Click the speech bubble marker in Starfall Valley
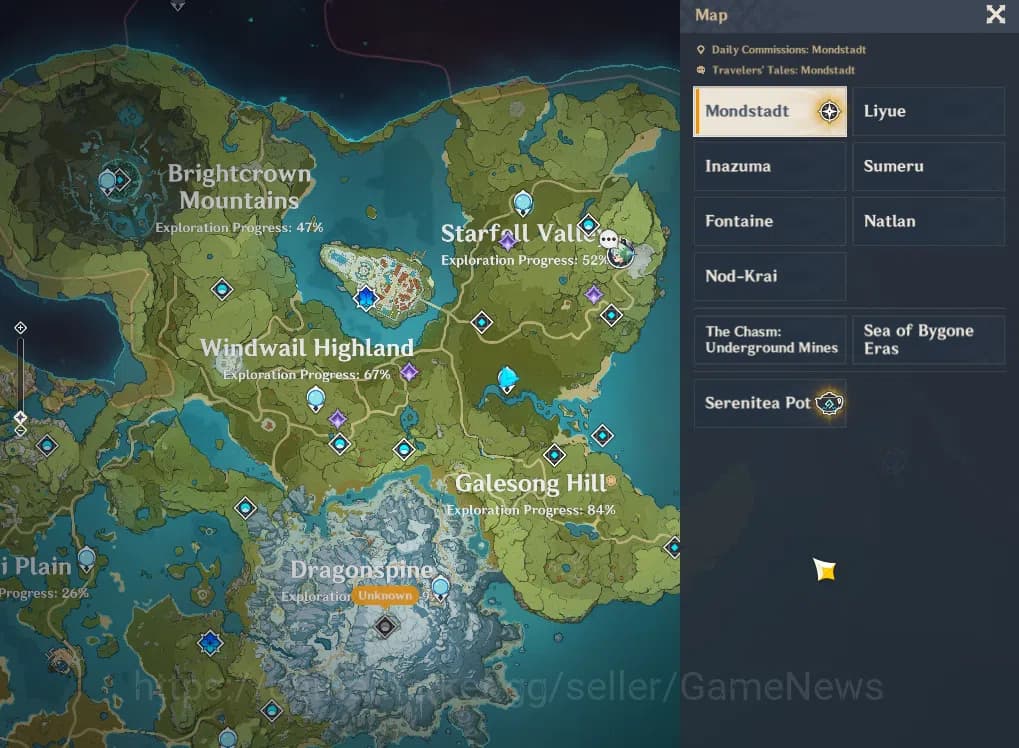 pyautogui.click(x=609, y=240)
